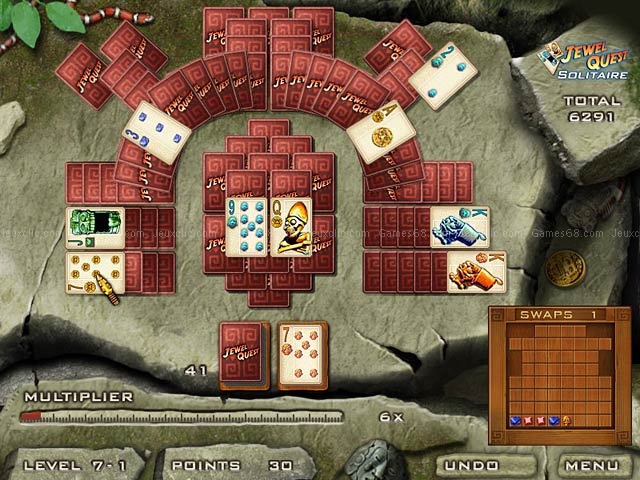Select the face-up 7 beside the draw deck
The image size is (640, 480).
304,355
